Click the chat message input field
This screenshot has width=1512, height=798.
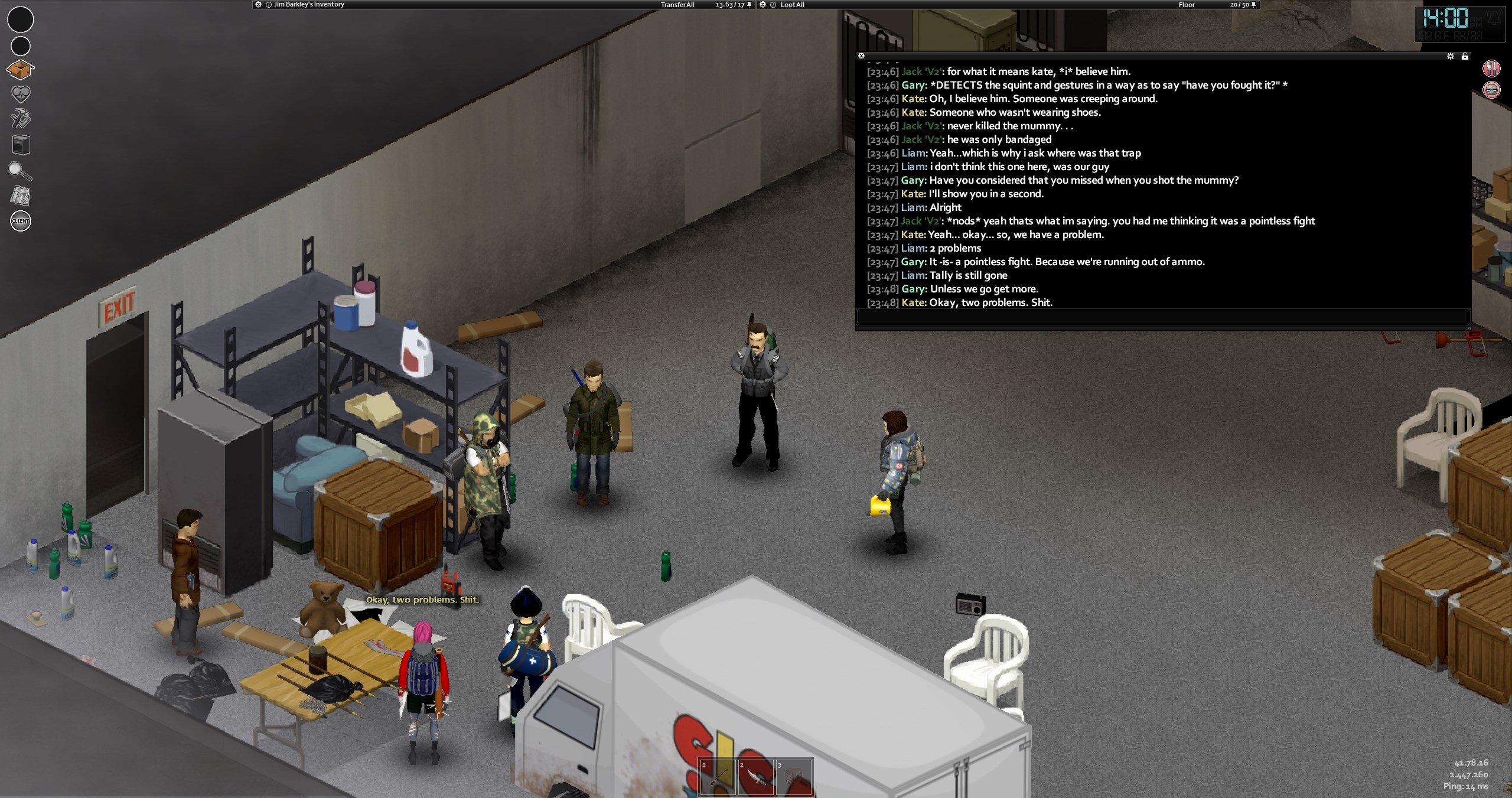pos(1162,317)
